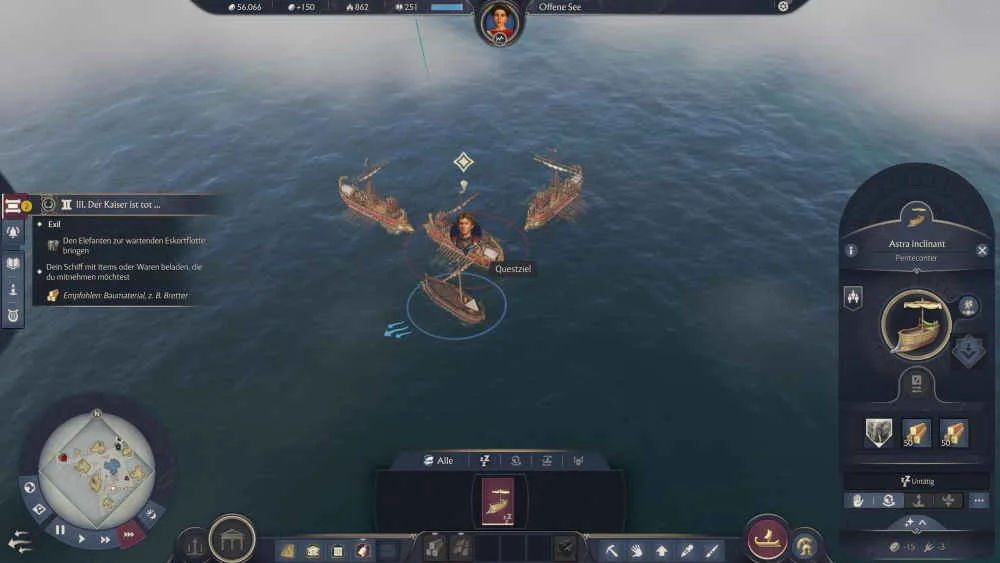The width and height of the screenshot is (1000, 563).
Task: Choose the anchor ship command
Action: click(x=918, y=500)
